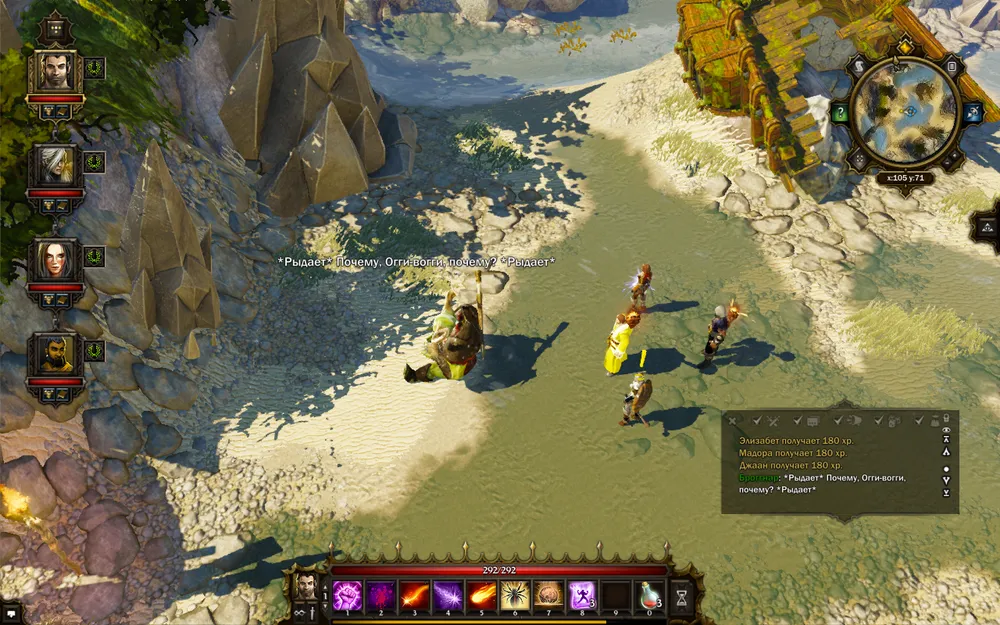Cast the flare fire skill in slot 3

pyautogui.click(x=414, y=595)
